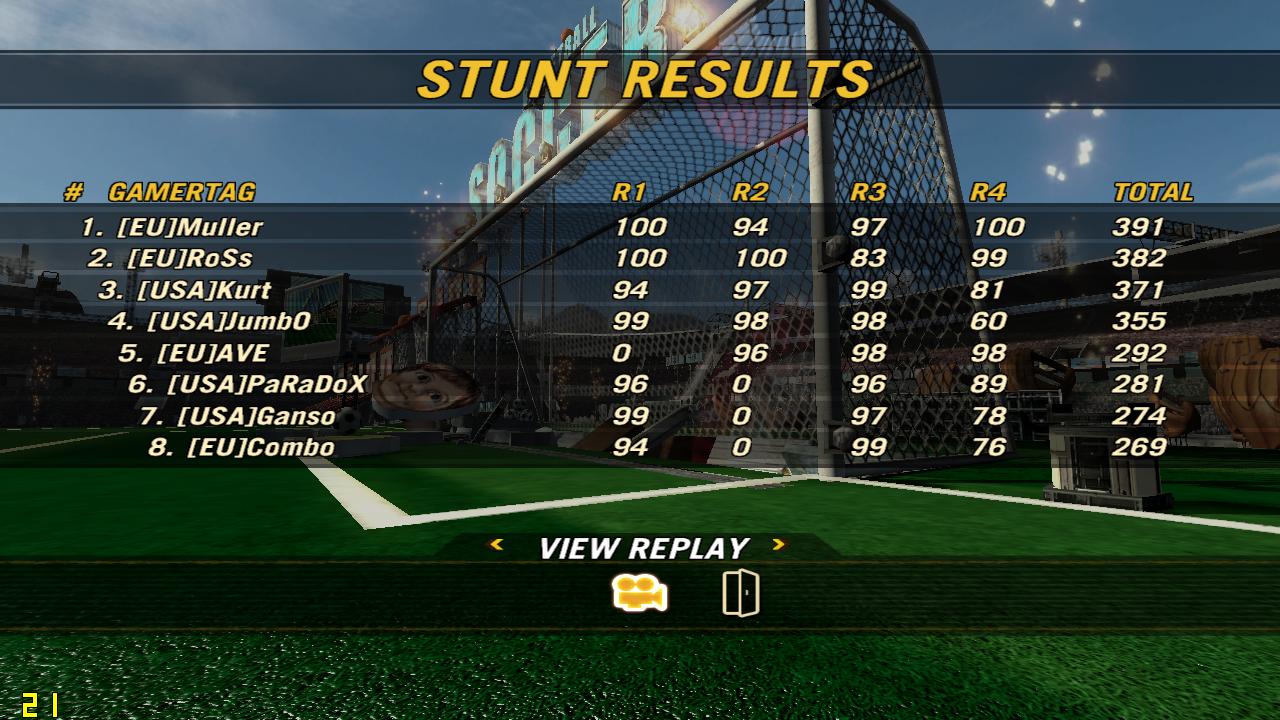This screenshot has height=720, width=1280.
Task: Click the right arrow beside View Replay
Action: (779, 545)
